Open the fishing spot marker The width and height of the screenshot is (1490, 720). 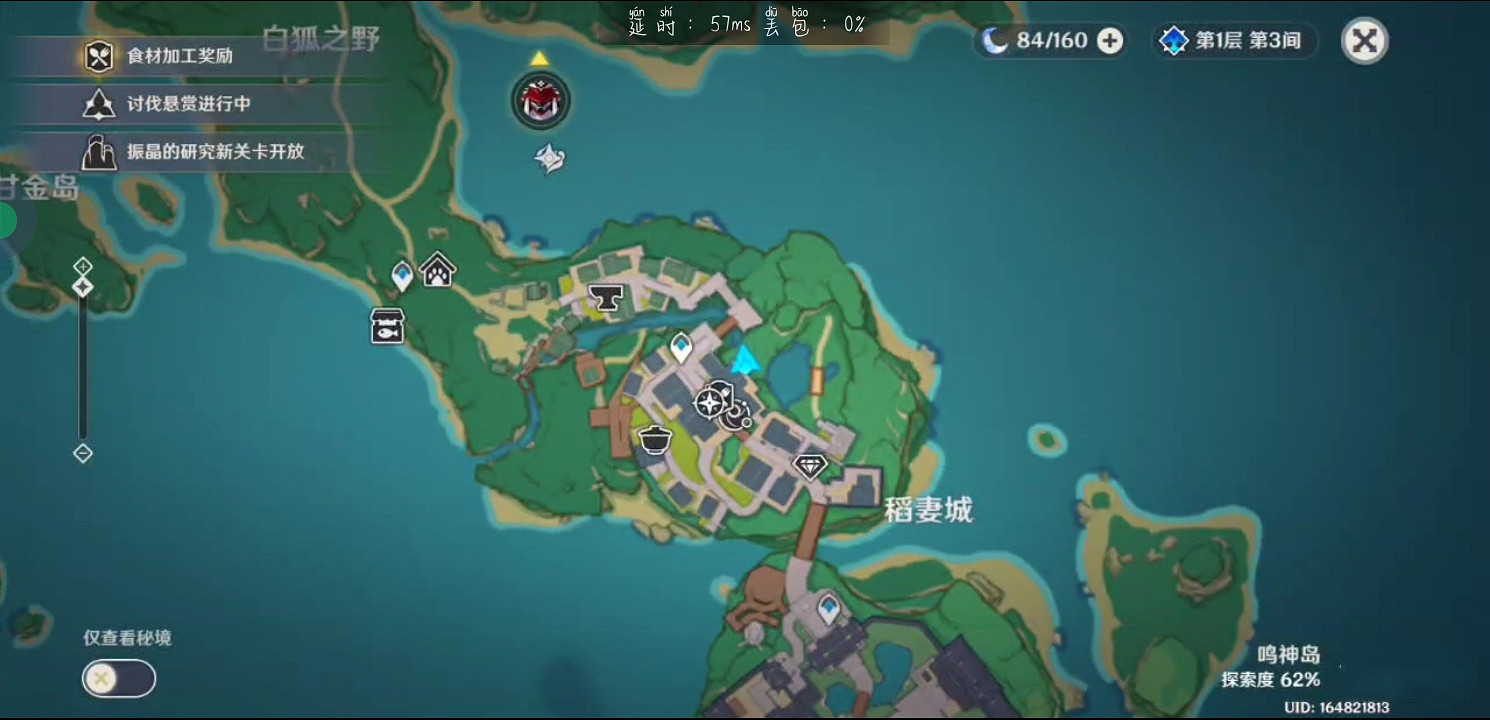point(385,325)
